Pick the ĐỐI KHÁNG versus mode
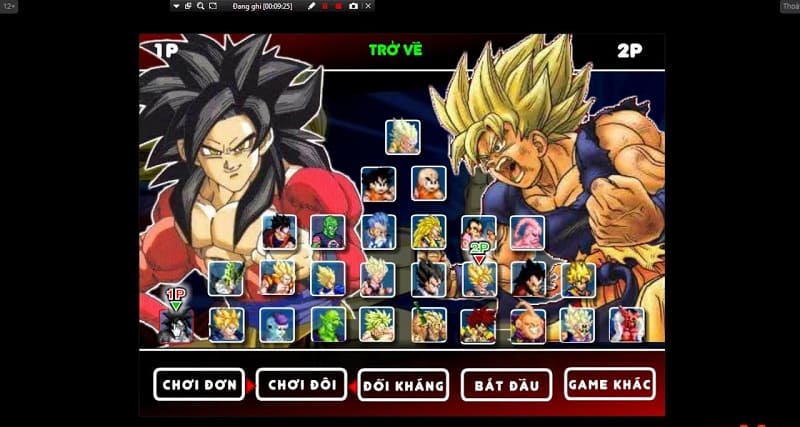This screenshot has width=800, height=427. (402, 385)
